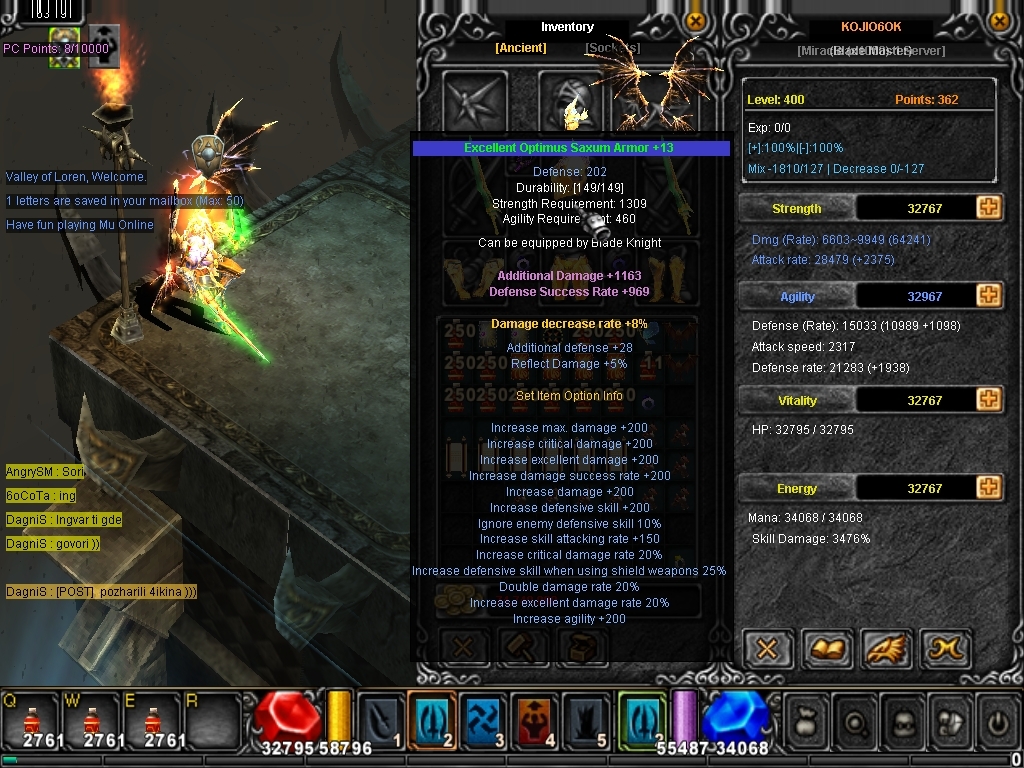The width and height of the screenshot is (1024, 768).
Task: Open the repair hammer button in Inventory
Action: click(523, 647)
